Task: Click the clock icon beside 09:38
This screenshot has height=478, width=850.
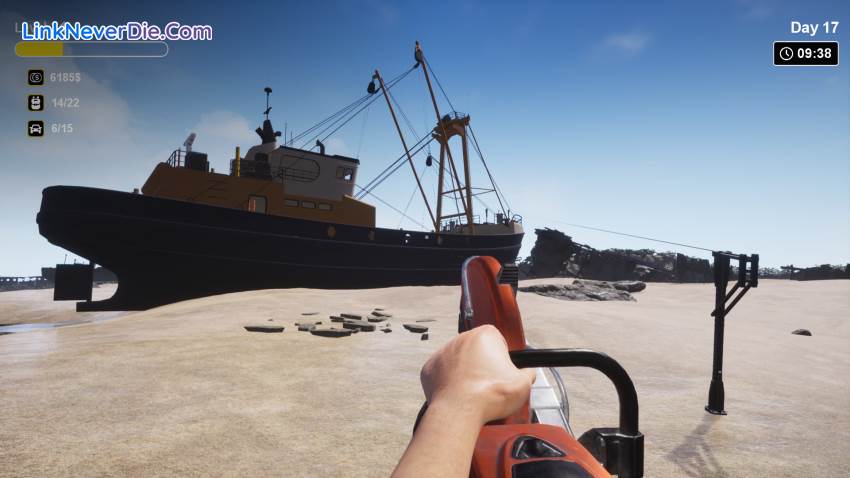Action: click(786, 54)
